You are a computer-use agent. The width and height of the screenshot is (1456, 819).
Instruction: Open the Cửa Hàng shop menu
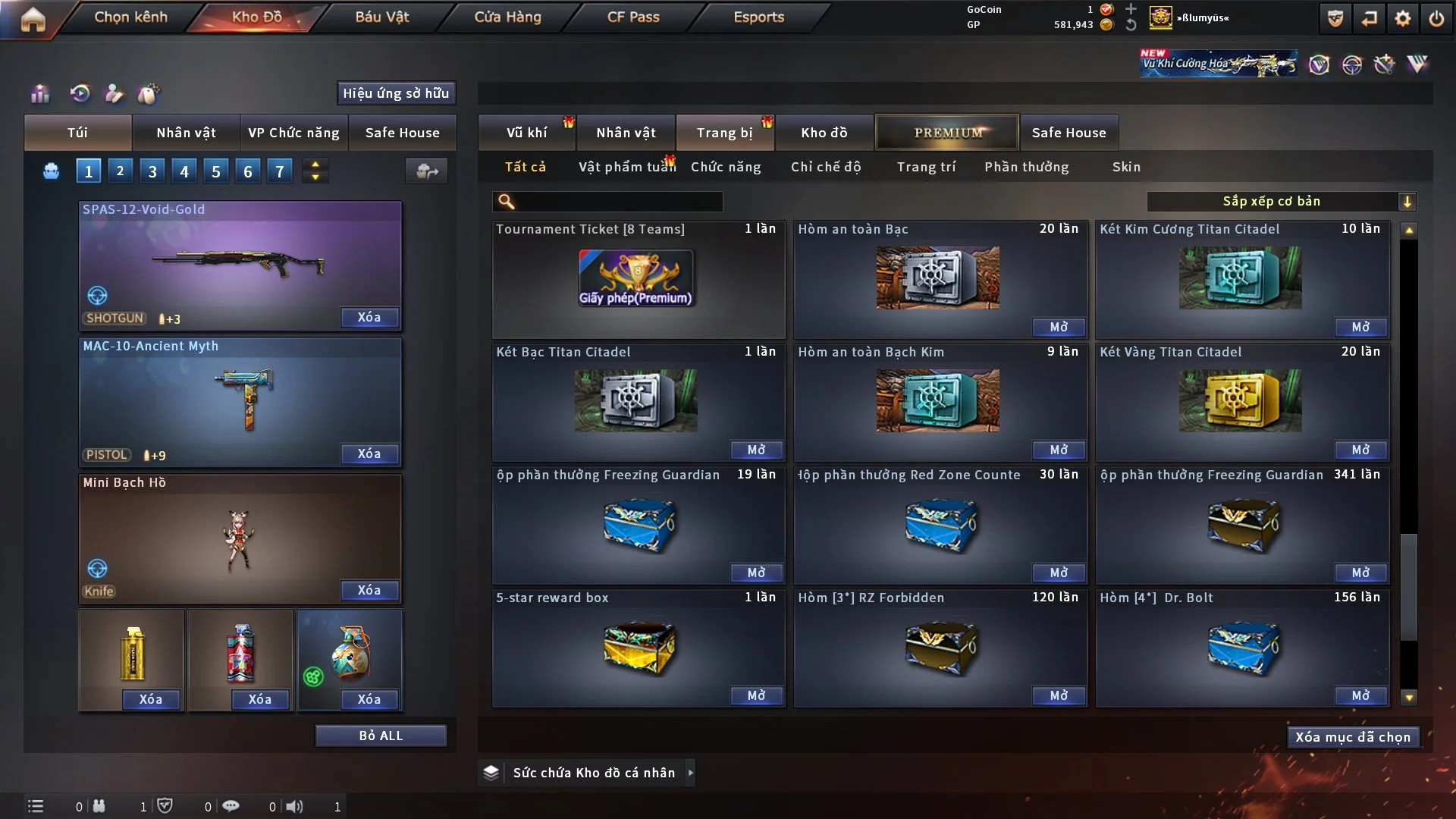[x=507, y=17]
